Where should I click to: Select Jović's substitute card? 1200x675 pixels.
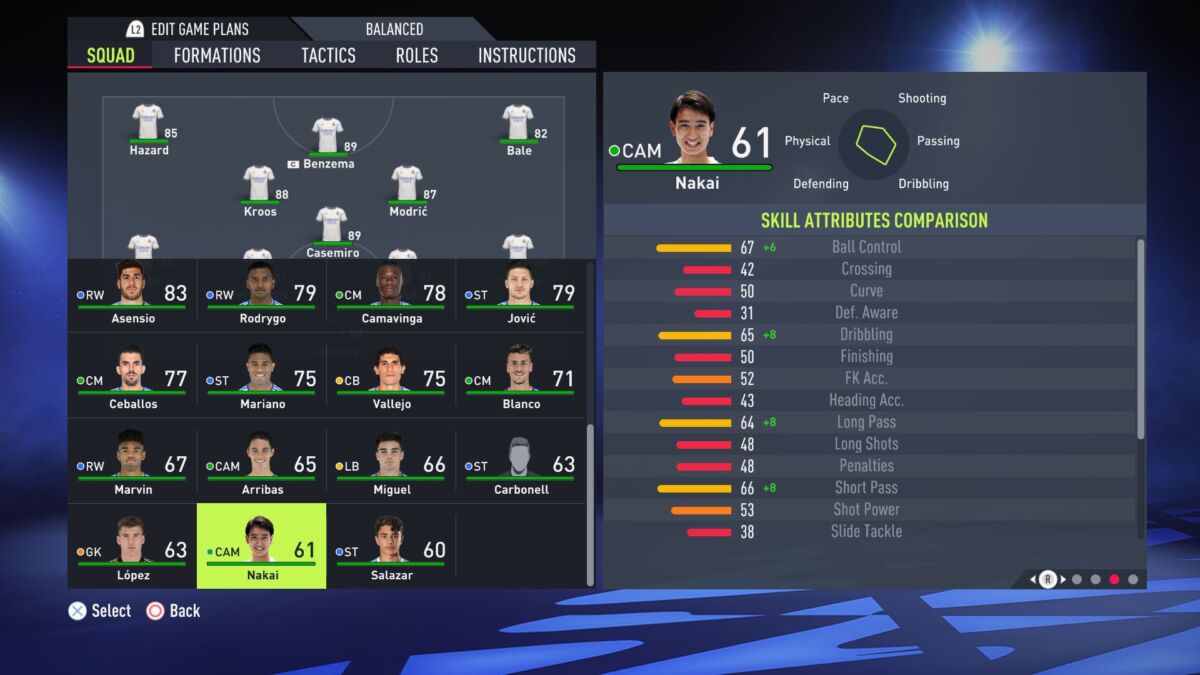click(x=520, y=294)
